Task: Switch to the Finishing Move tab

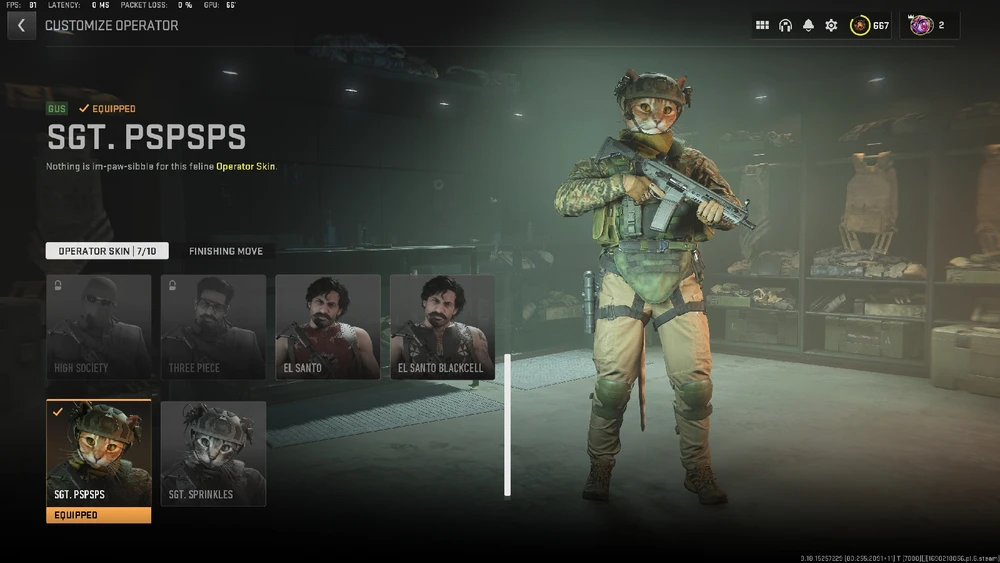Action: [x=226, y=251]
